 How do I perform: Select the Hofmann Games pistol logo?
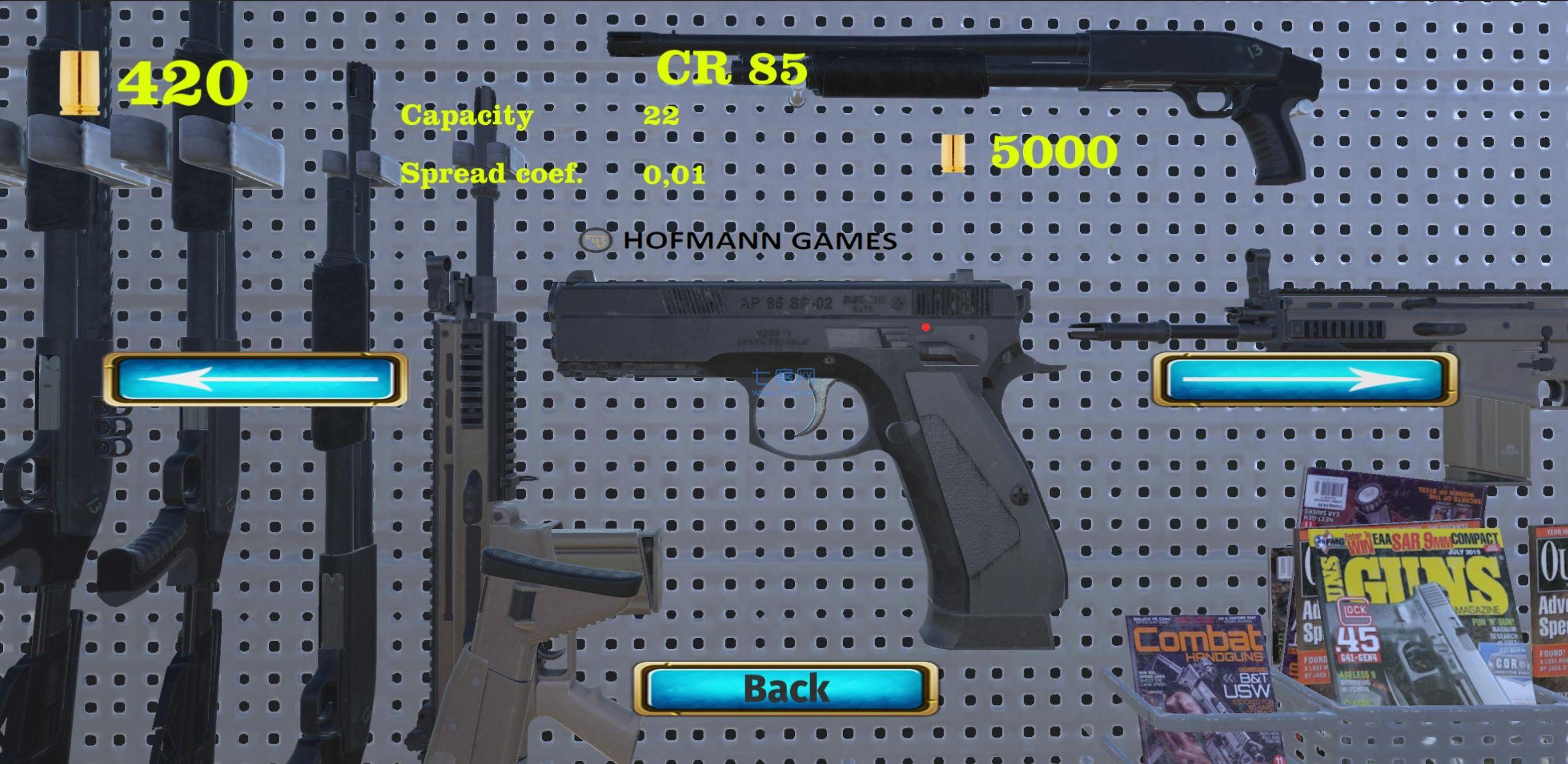[598, 240]
